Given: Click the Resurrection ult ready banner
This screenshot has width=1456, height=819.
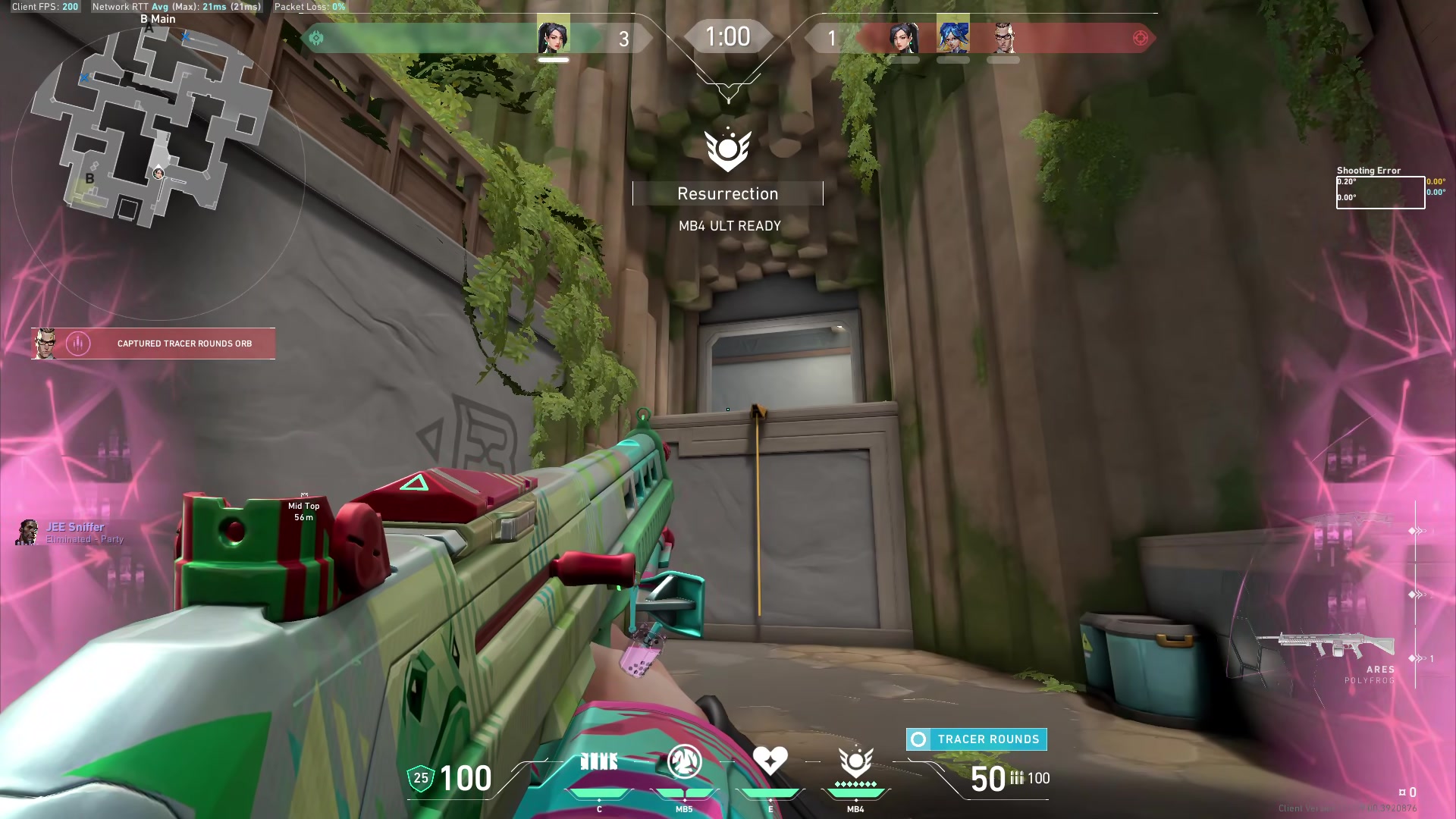Looking at the screenshot, I should [728, 194].
